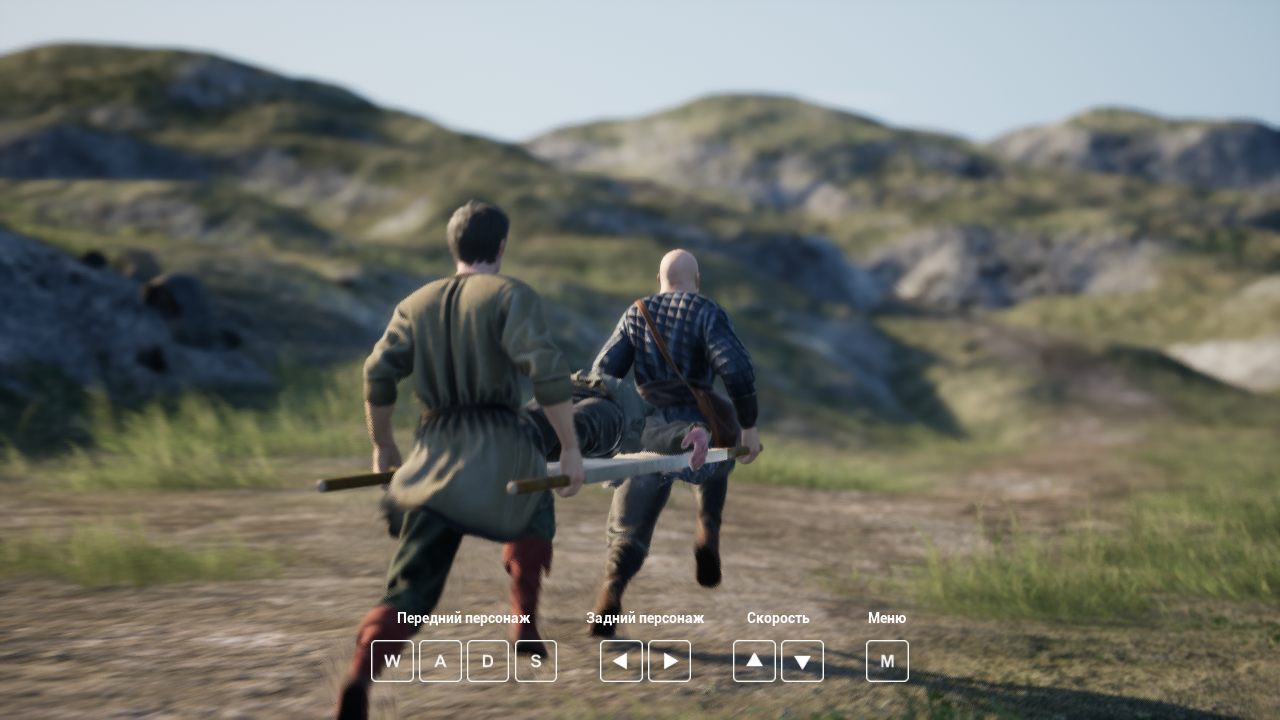
Task: Click the Меню label above the M button
Action: [x=887, y=618]
